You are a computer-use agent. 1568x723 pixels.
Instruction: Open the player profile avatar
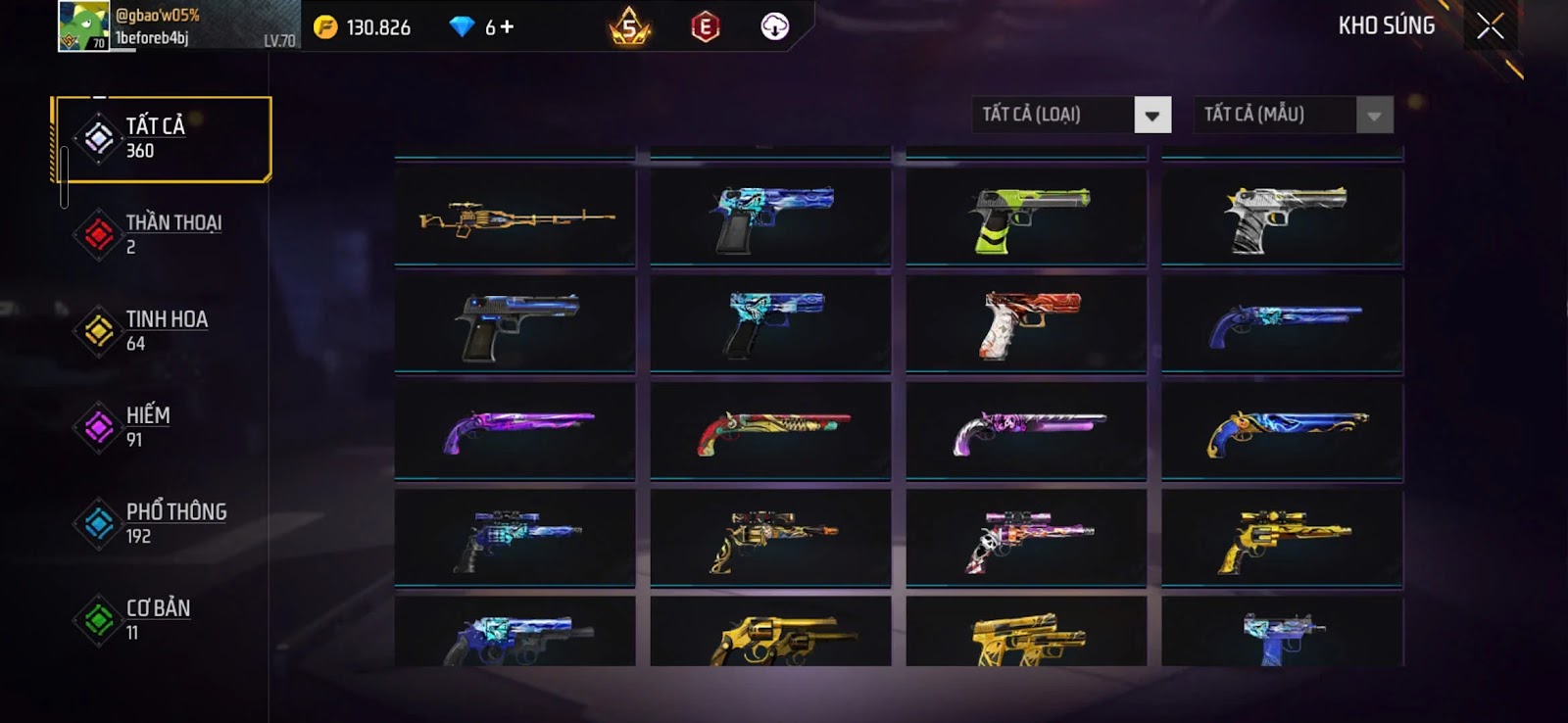(84, 25)
